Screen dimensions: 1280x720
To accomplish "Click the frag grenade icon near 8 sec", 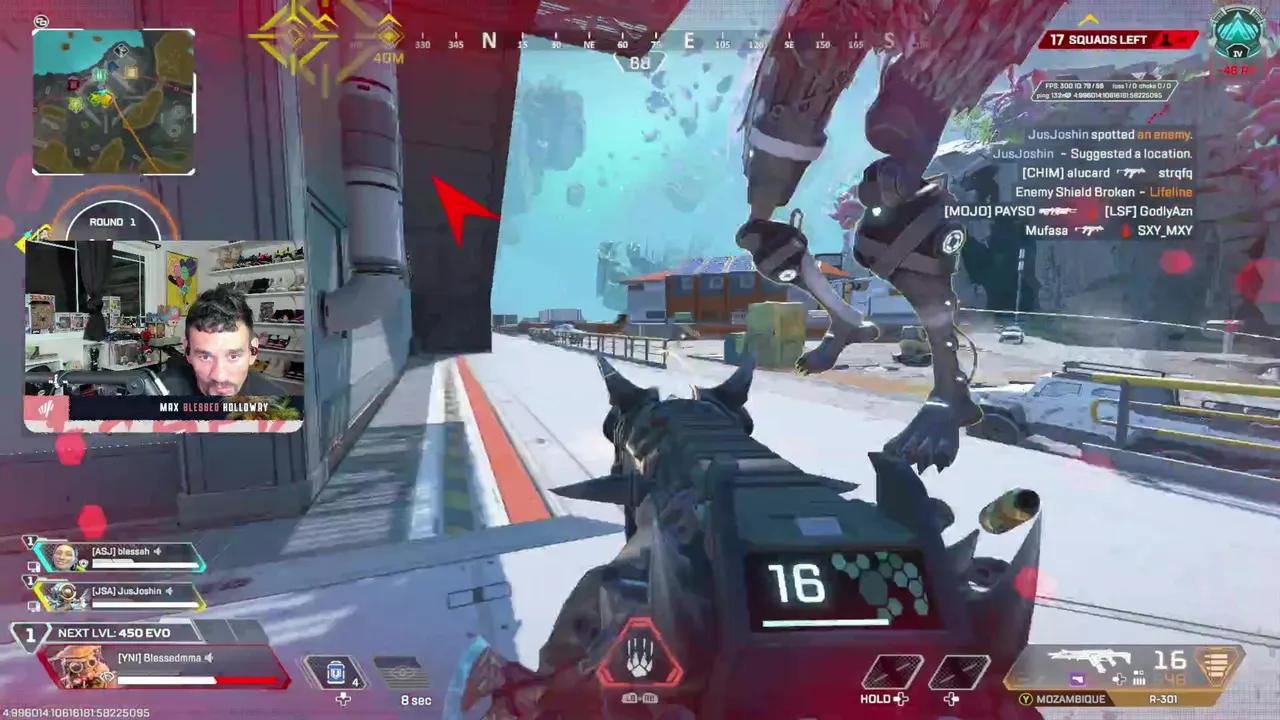I will [400, 672].
